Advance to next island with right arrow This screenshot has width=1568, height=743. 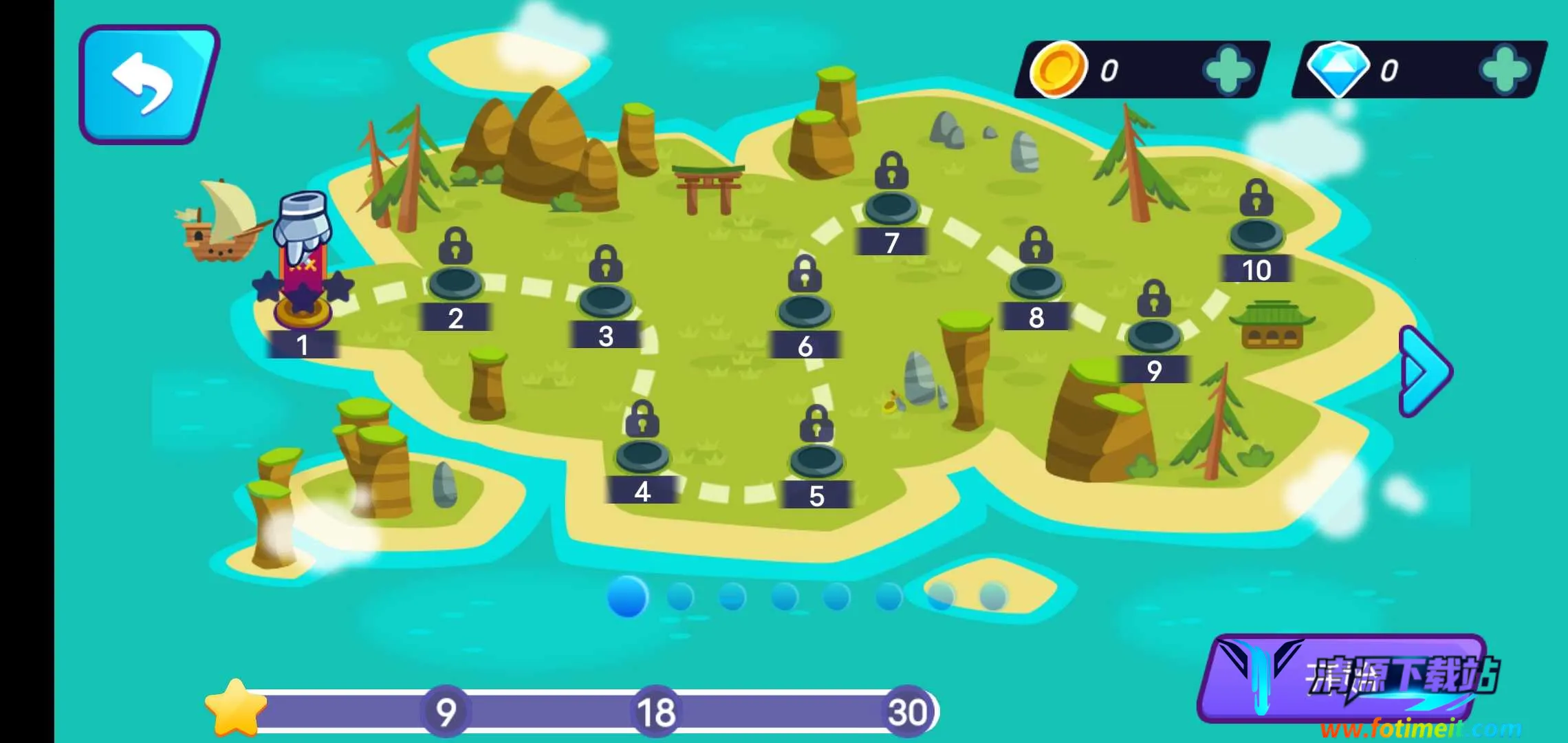coord(1425,371)
